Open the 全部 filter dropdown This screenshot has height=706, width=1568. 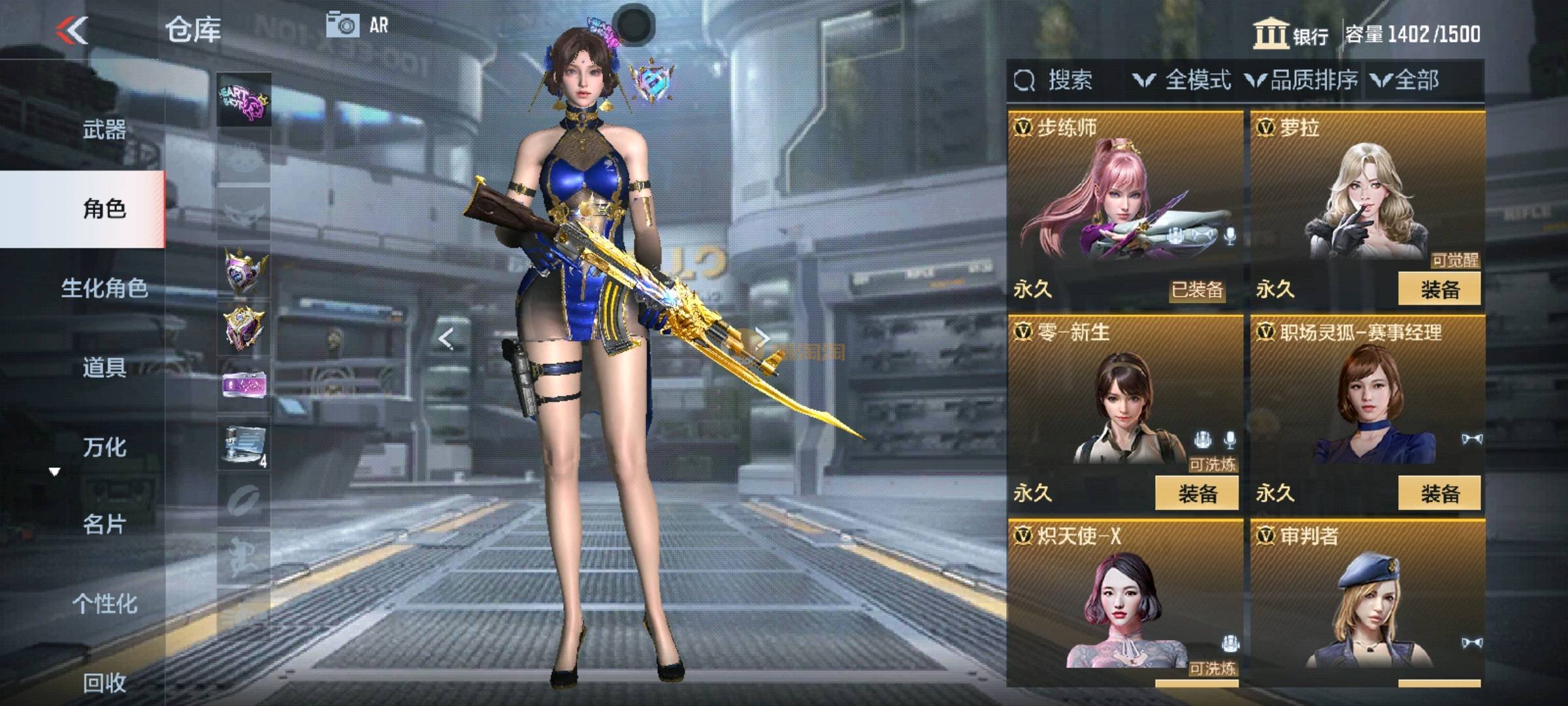pyautogui.click(x=1406, y=80)
